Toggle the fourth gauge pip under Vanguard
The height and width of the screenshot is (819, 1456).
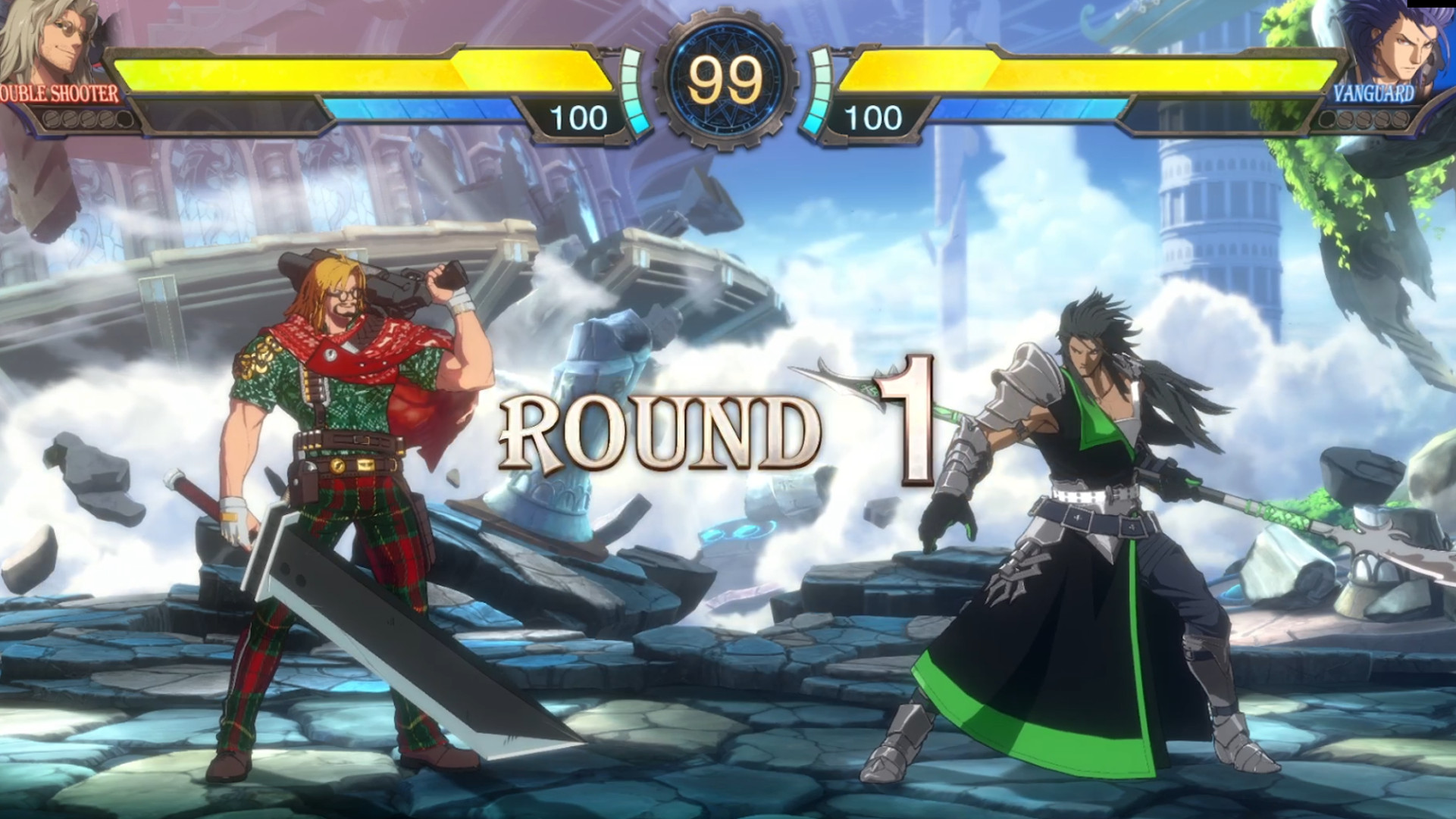1382,119
